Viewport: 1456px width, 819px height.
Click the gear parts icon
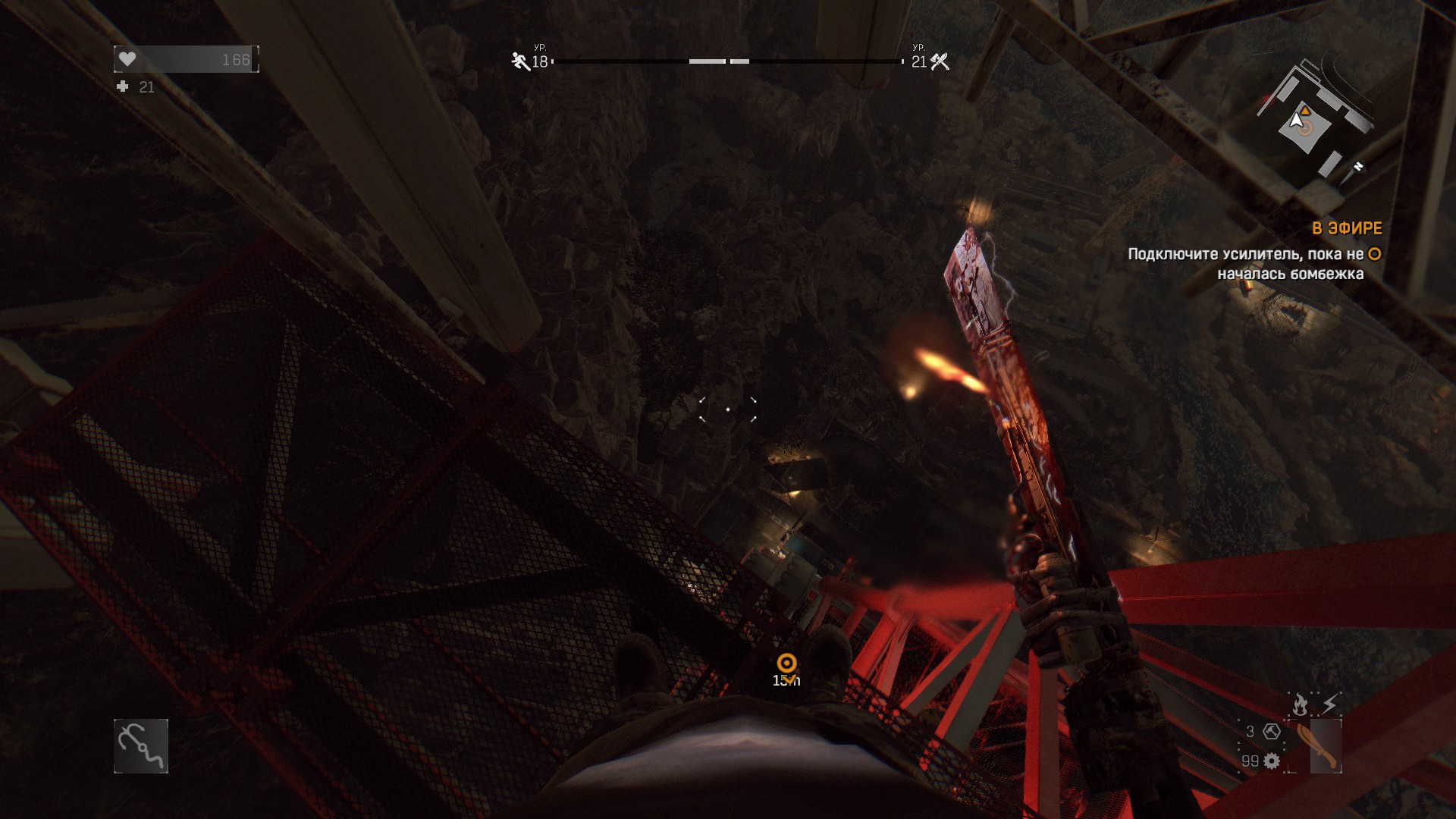[1272, 761]
